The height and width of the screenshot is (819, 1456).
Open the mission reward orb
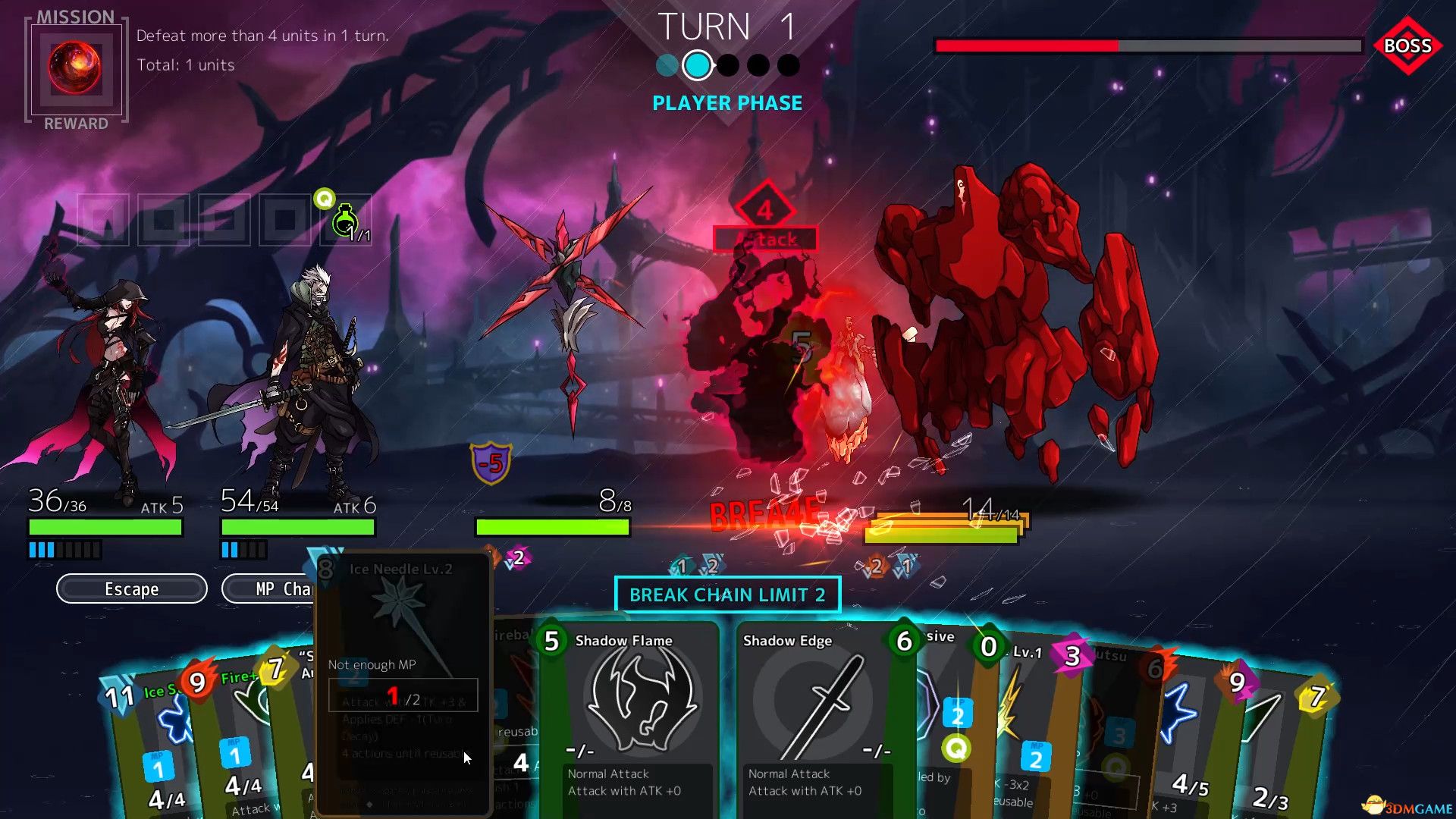pos(75,67)
